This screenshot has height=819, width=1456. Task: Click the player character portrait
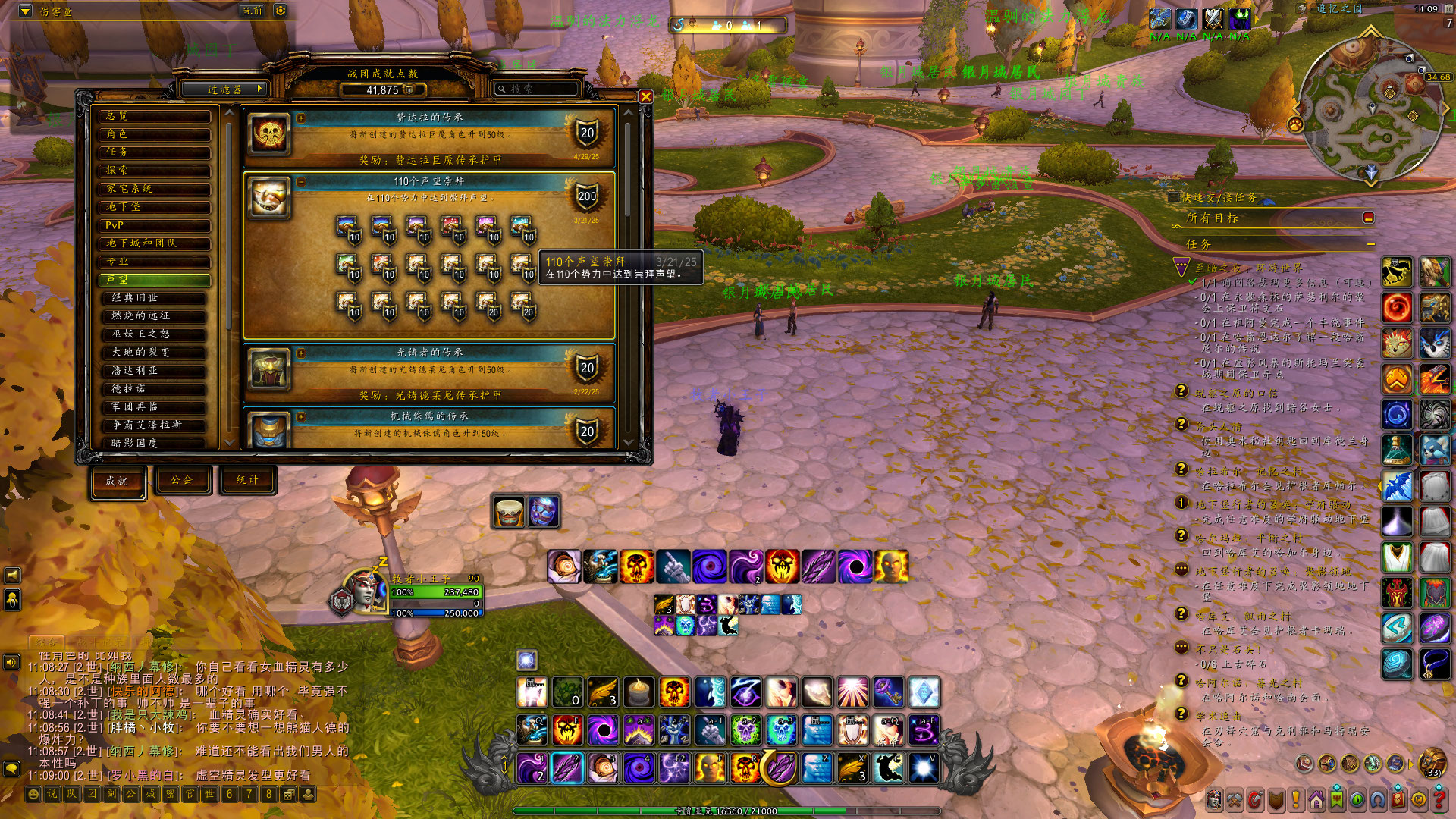(362, 591)
